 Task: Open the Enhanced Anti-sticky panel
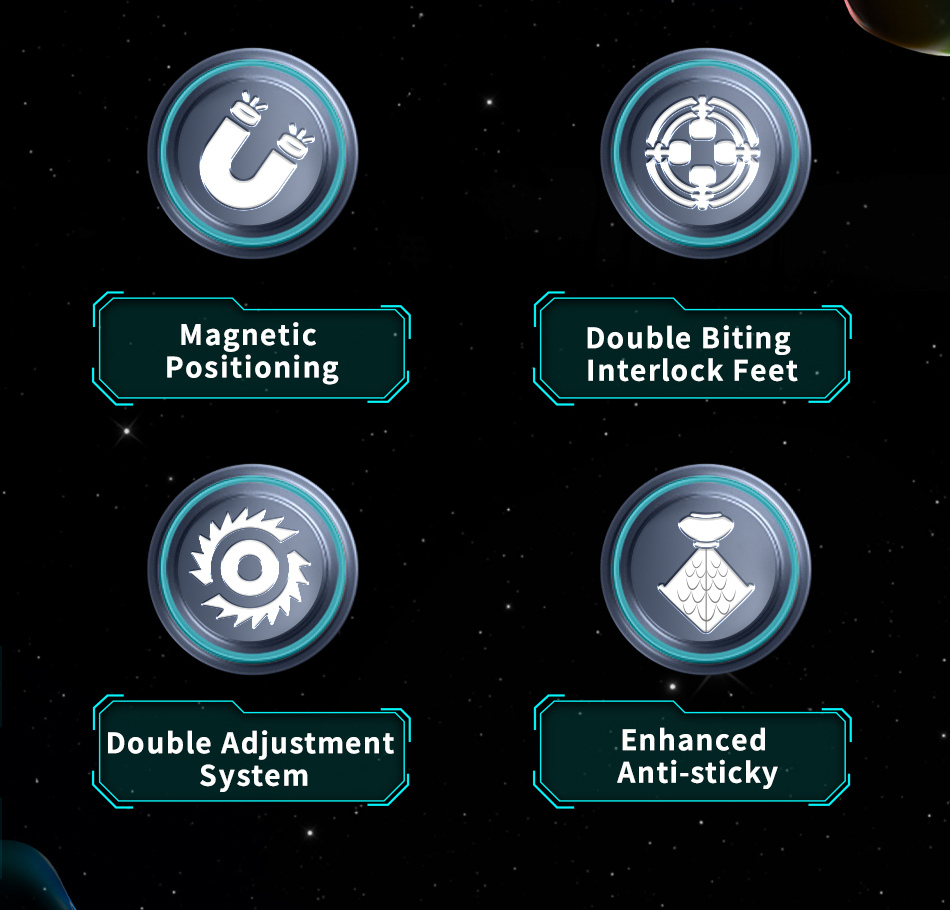pyautogui.click(x=694, y=756)
